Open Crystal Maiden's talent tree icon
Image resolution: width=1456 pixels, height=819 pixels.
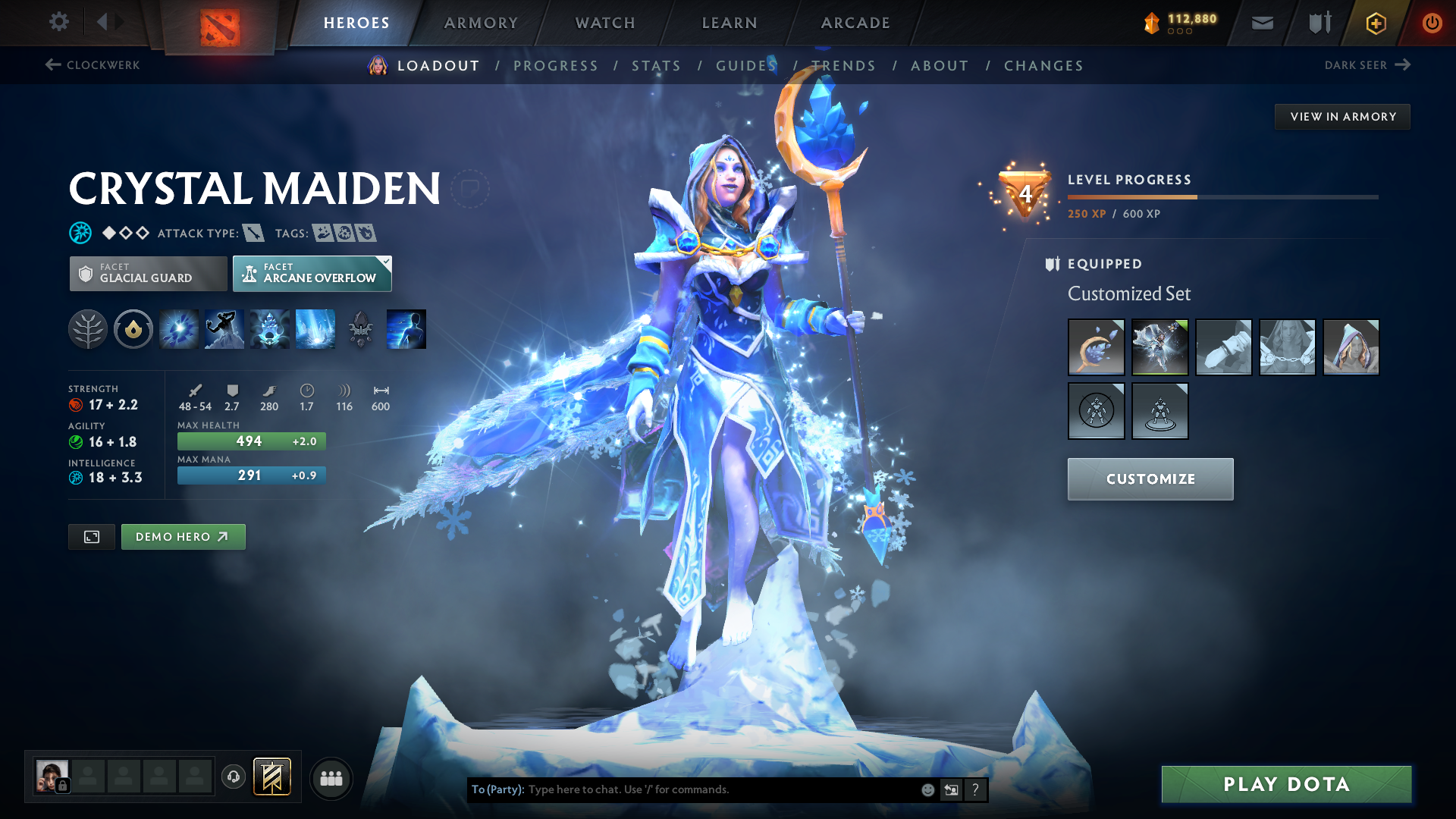(x=88, y=329)
